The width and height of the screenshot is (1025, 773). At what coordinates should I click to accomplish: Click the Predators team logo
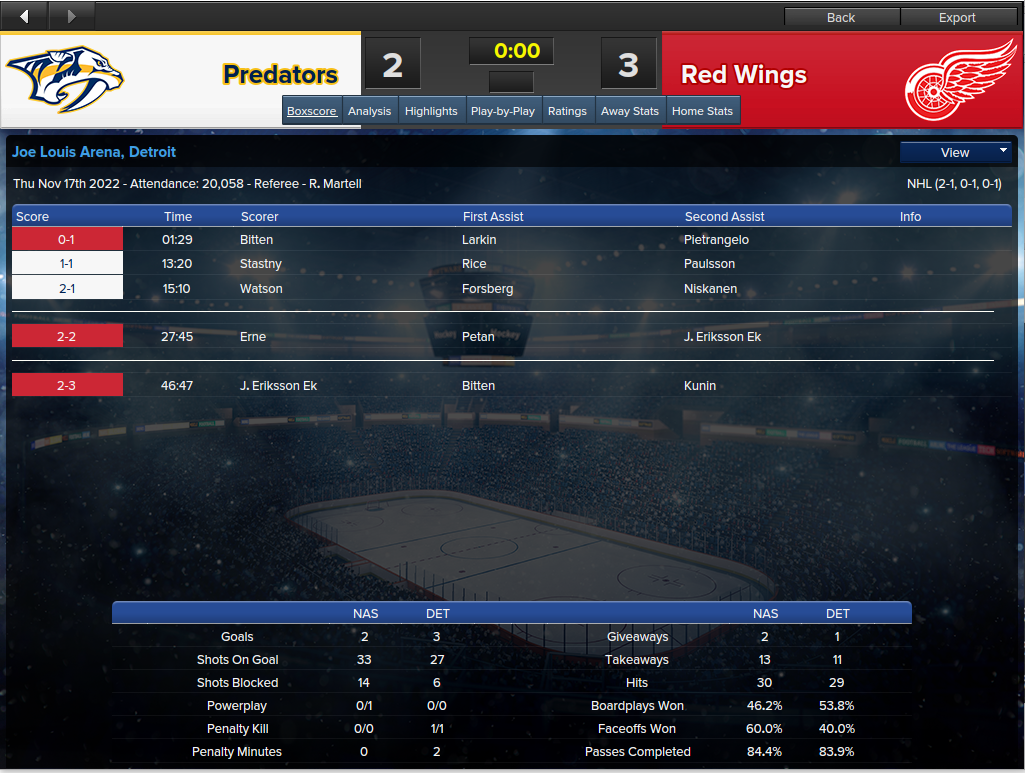[x=66, y=79]
